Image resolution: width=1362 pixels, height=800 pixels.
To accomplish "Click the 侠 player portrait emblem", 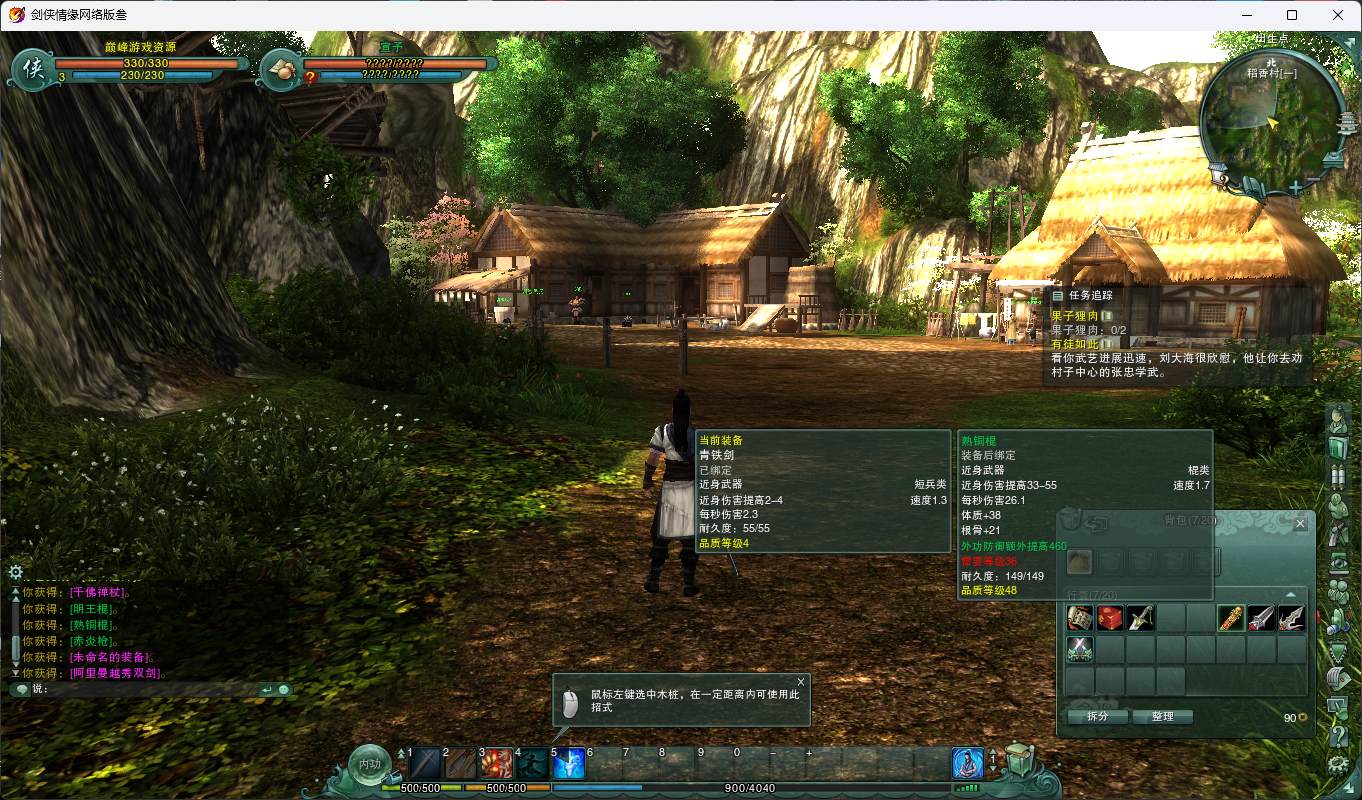I will coord(32,68).
